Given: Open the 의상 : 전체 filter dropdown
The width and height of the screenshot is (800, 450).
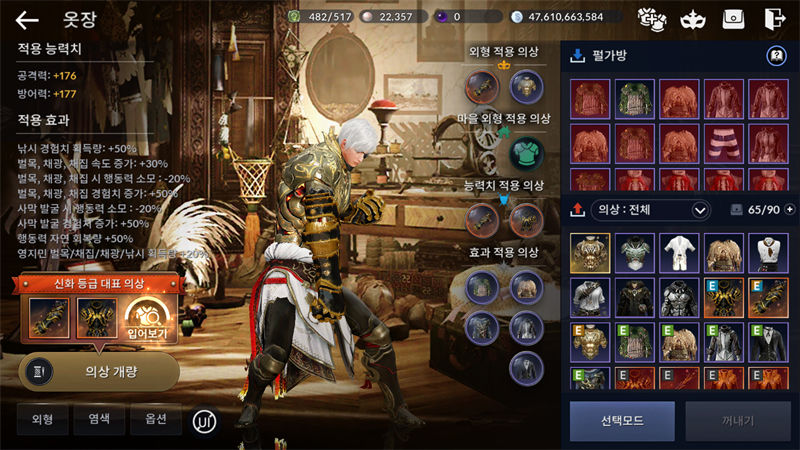Looking at the screenshot, I should (x=652, y=210).
